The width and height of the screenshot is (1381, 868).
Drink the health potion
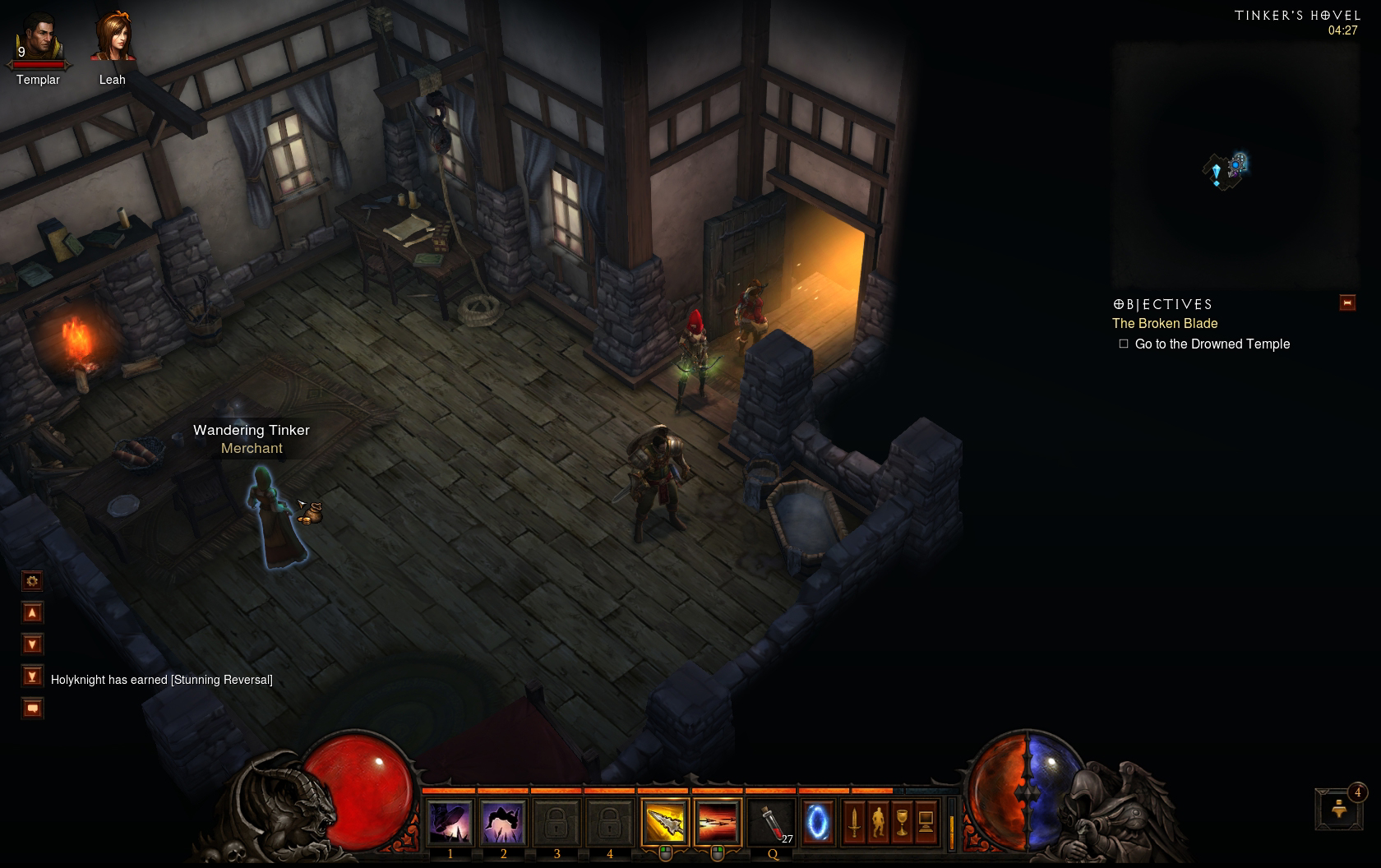tap(773, 822)
